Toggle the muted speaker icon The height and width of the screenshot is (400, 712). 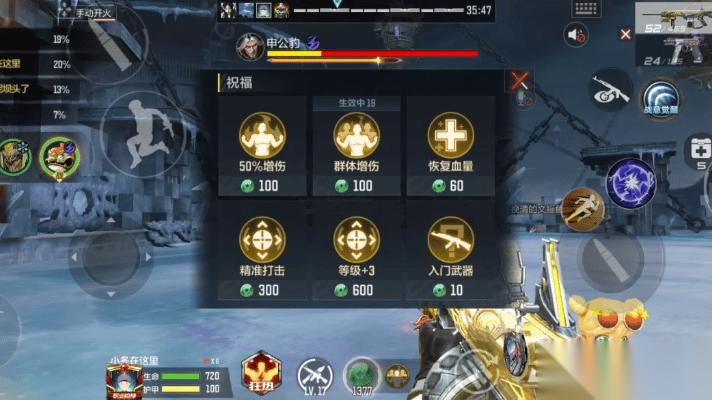click(x=576, y=35)
